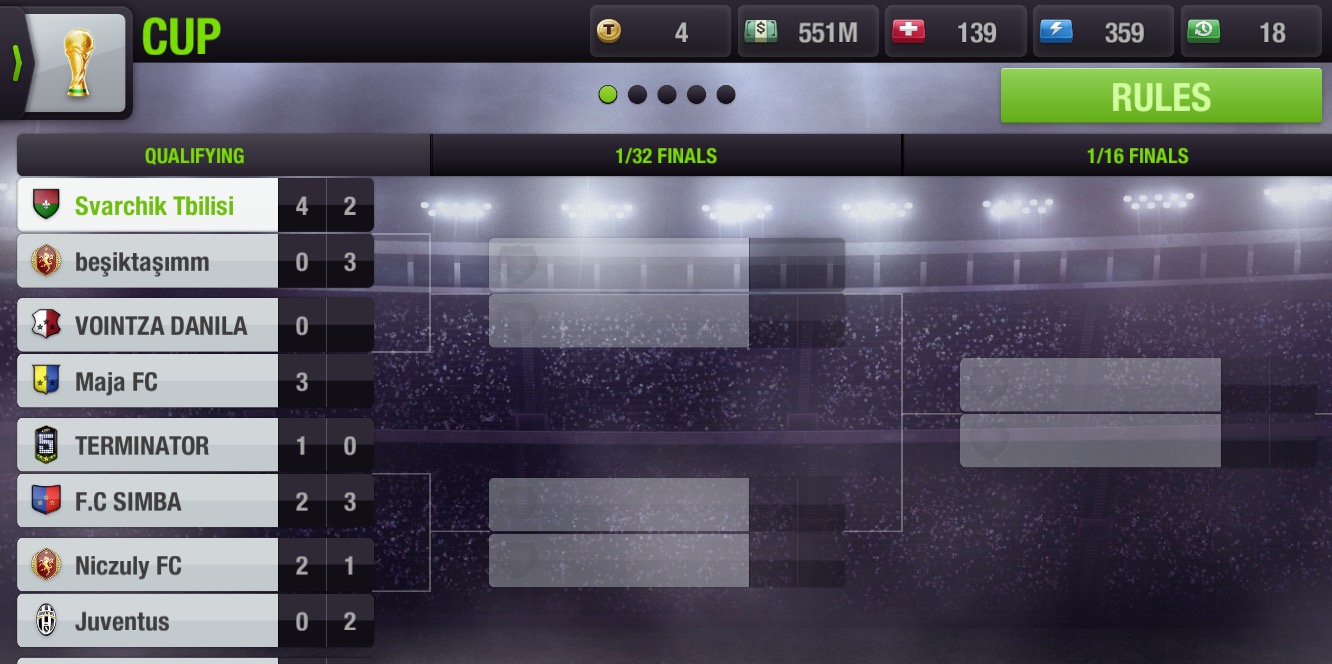Image resolution: width=1332 pixels, height=664 pixels.
Task: Select the beşiktaşımm team row
Action: coord(148,262)
